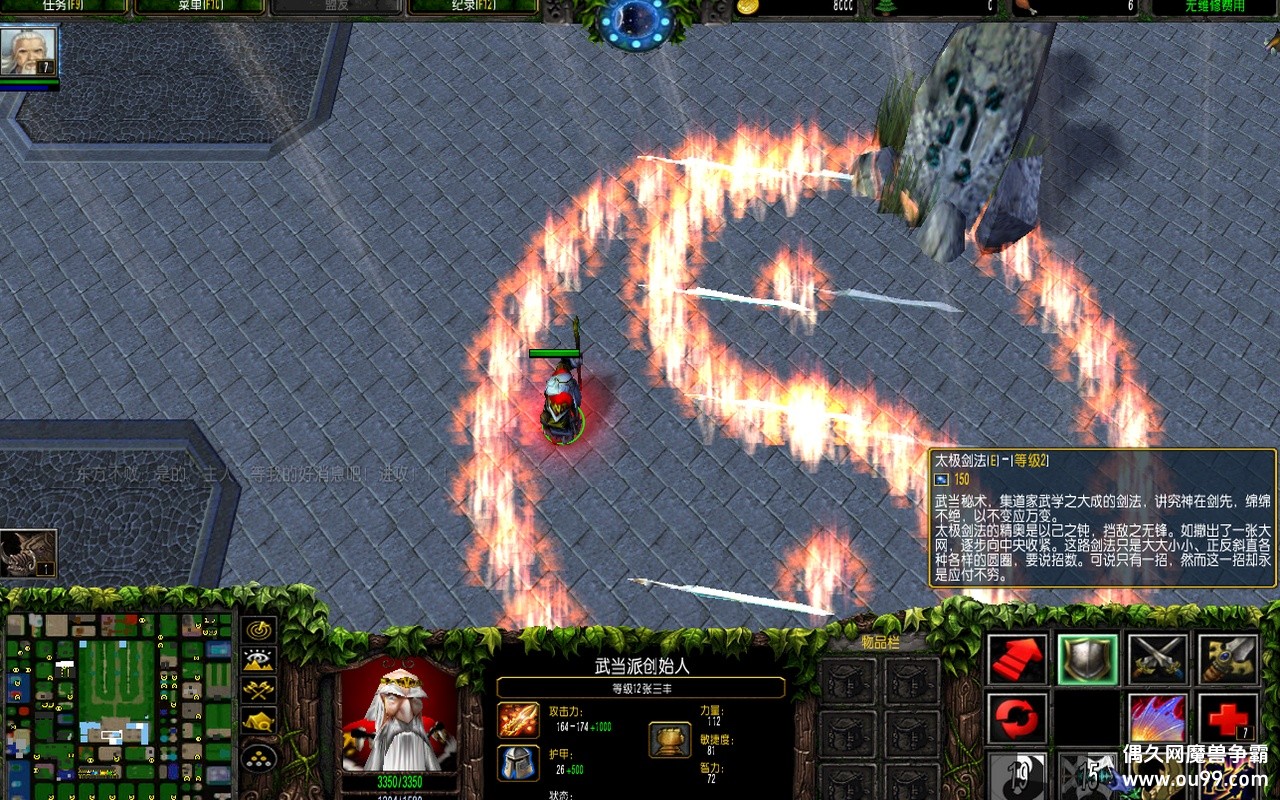Toggle minimap terrain display button

[x=259, y=660]
